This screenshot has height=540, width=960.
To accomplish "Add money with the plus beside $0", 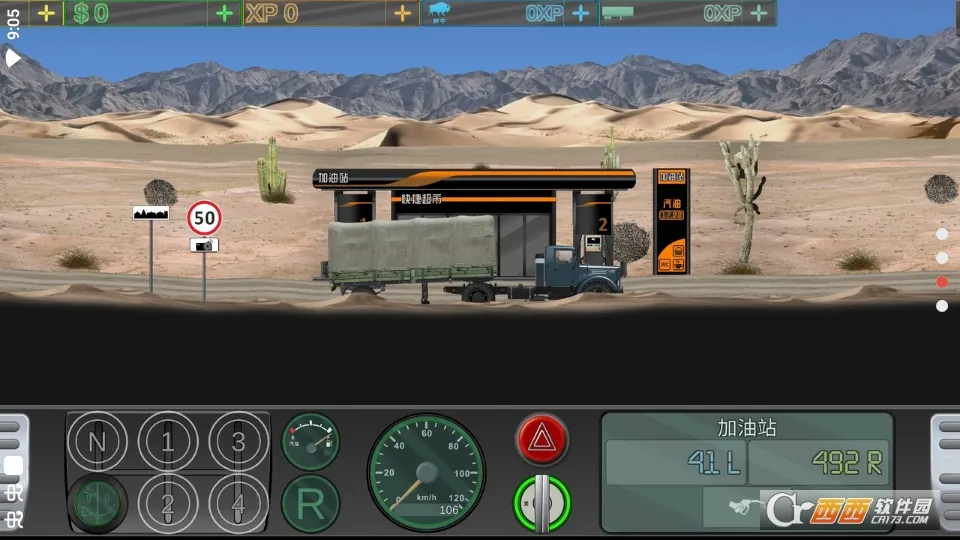I will [225, 13].
